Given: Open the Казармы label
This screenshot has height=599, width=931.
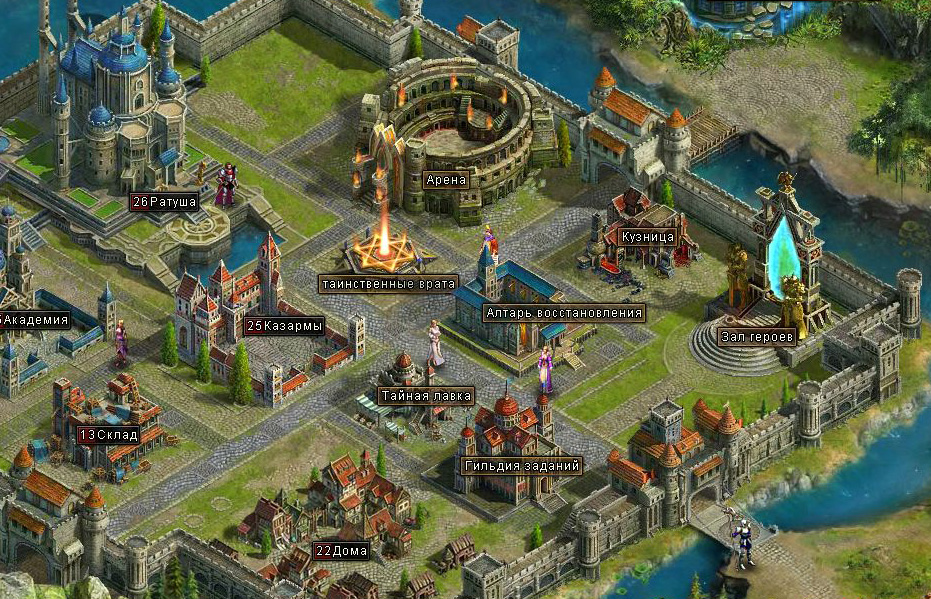Looking at the screenshot, I should tap(286, 326).
